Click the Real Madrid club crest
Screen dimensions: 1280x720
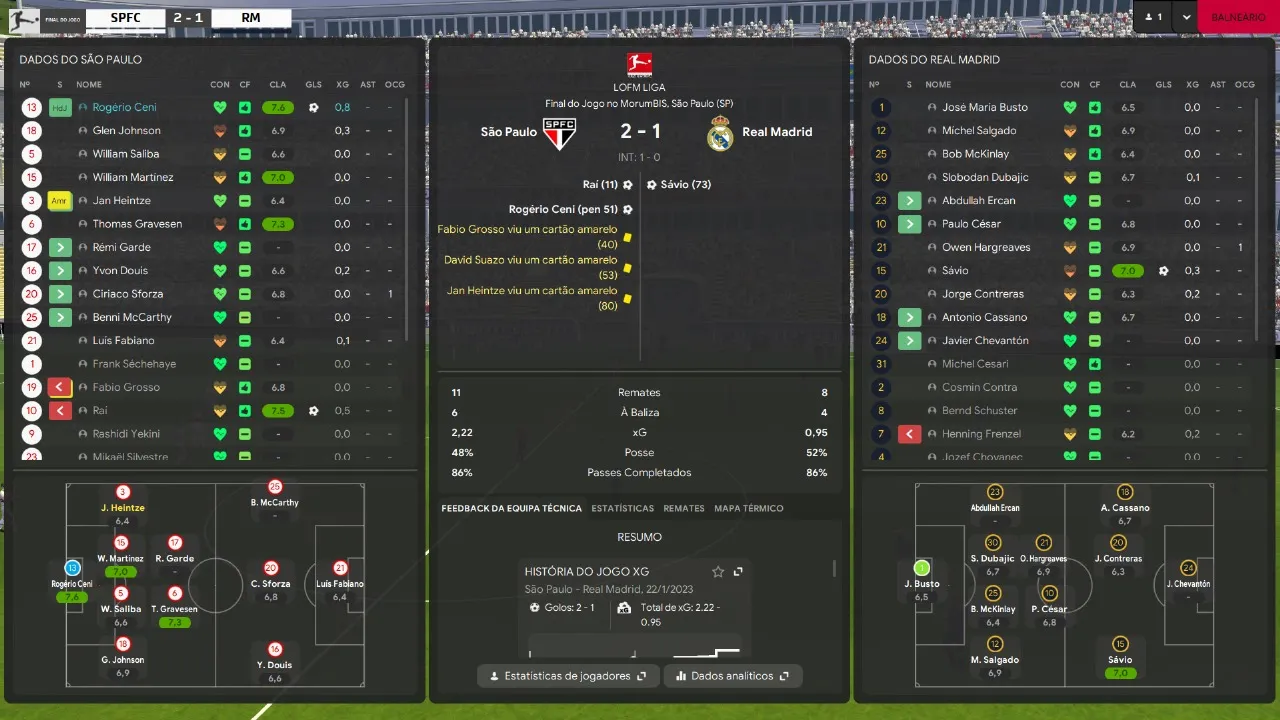[720, 132]
